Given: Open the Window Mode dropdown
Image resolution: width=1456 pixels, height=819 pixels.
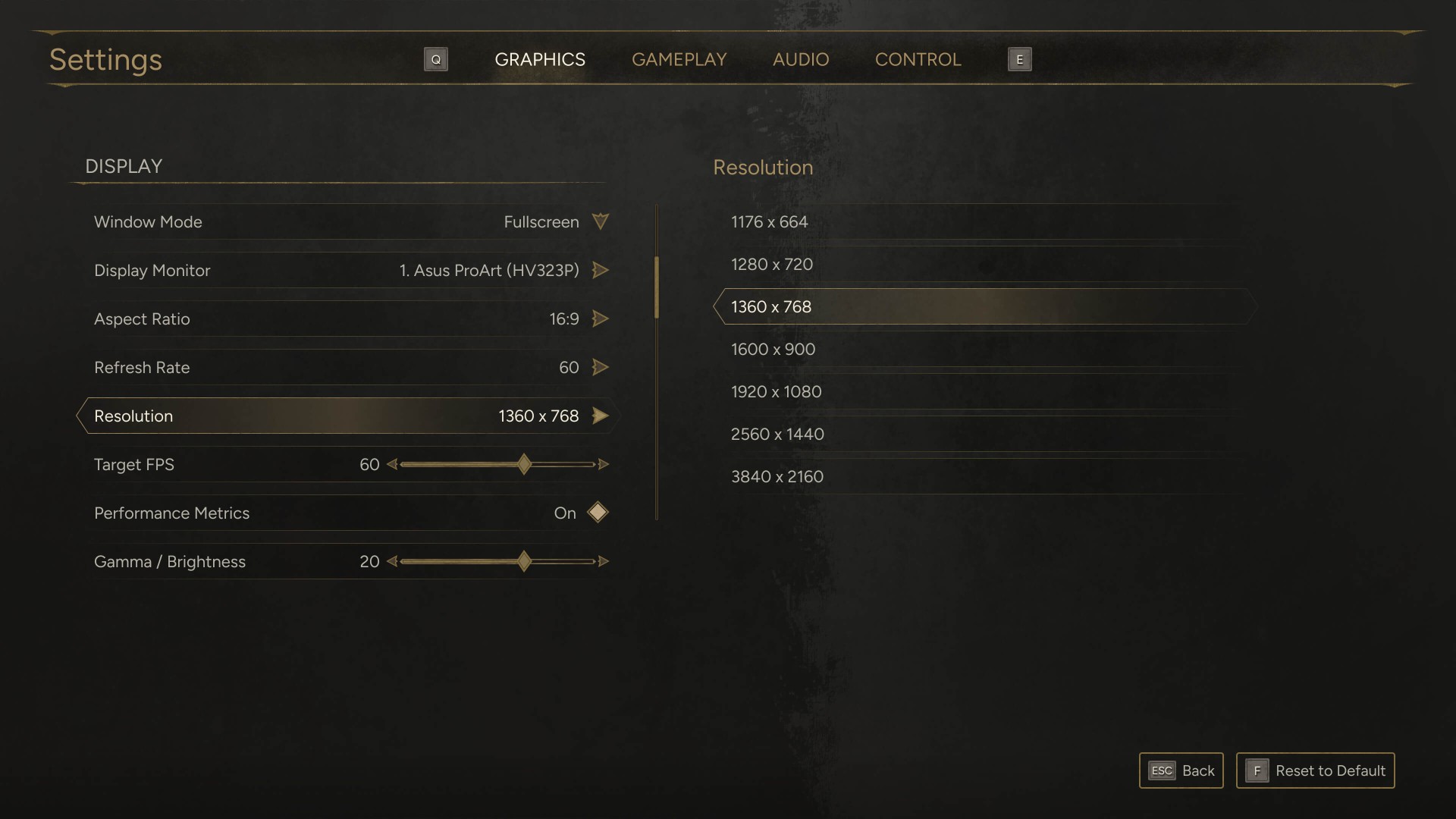Looking at the screenshot, I should click(x=600, y=221).
